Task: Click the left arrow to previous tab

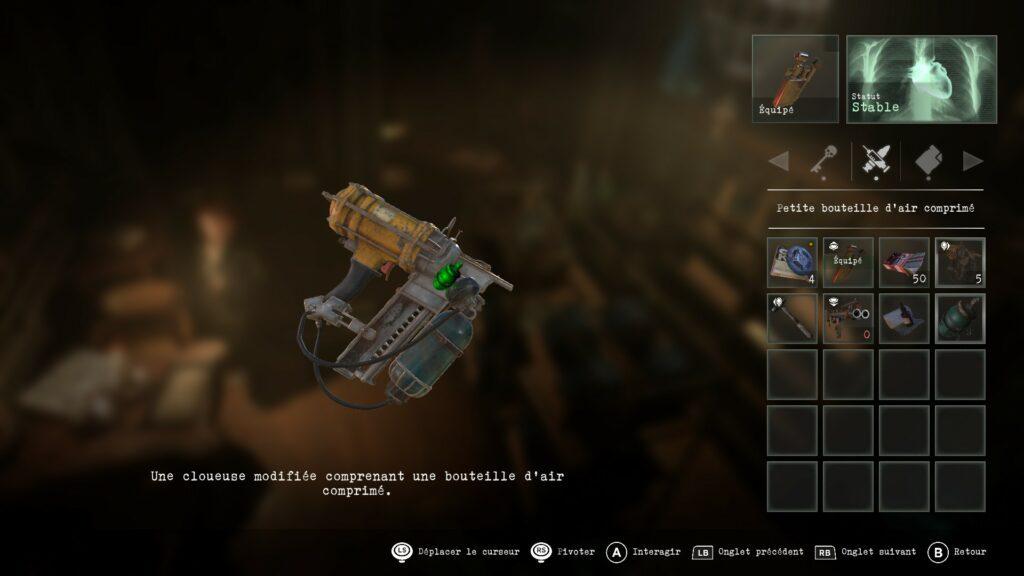Action: click(x=778, y=160)
